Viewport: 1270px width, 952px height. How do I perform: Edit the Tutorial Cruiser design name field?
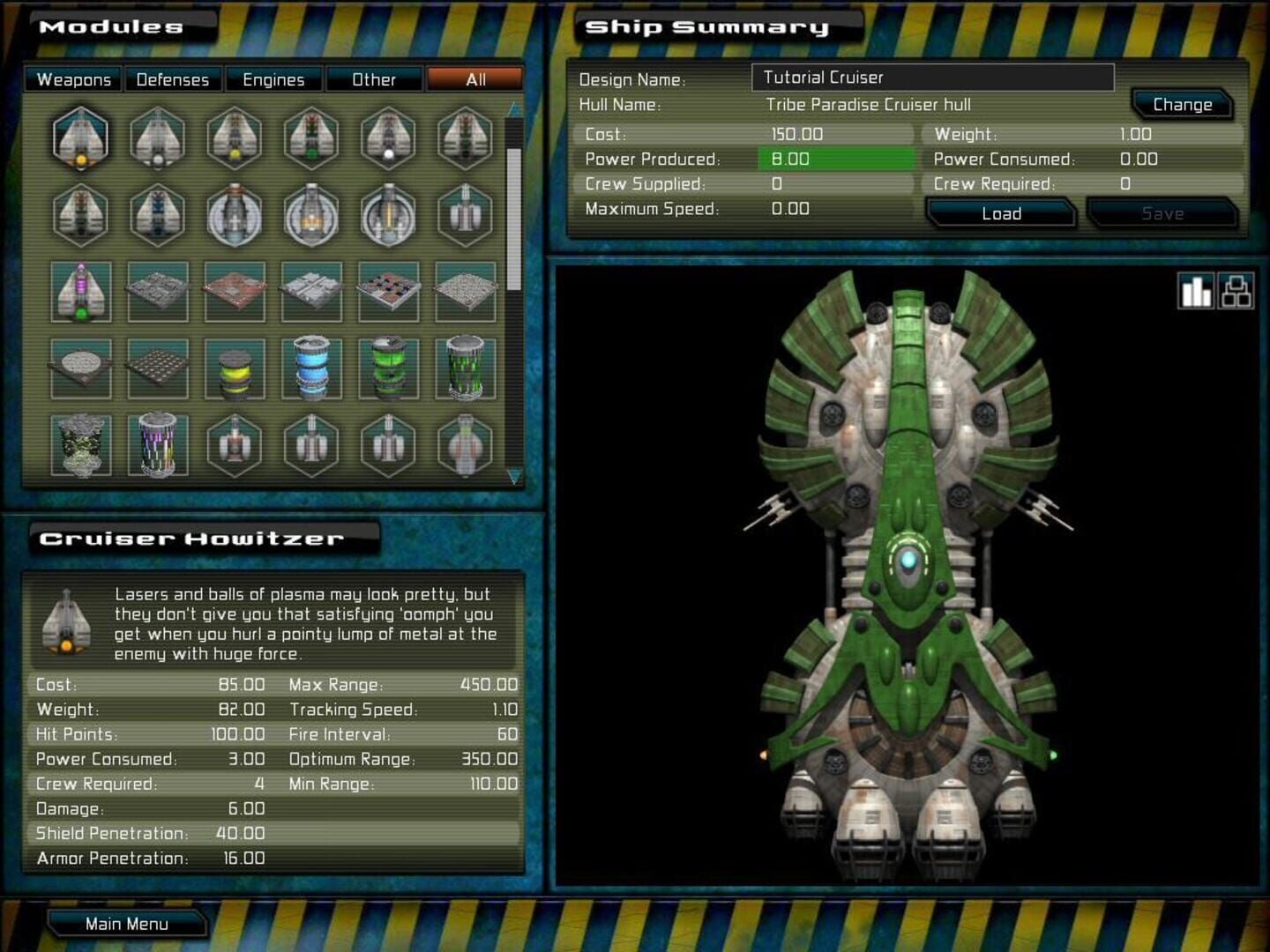pos(930,78)
